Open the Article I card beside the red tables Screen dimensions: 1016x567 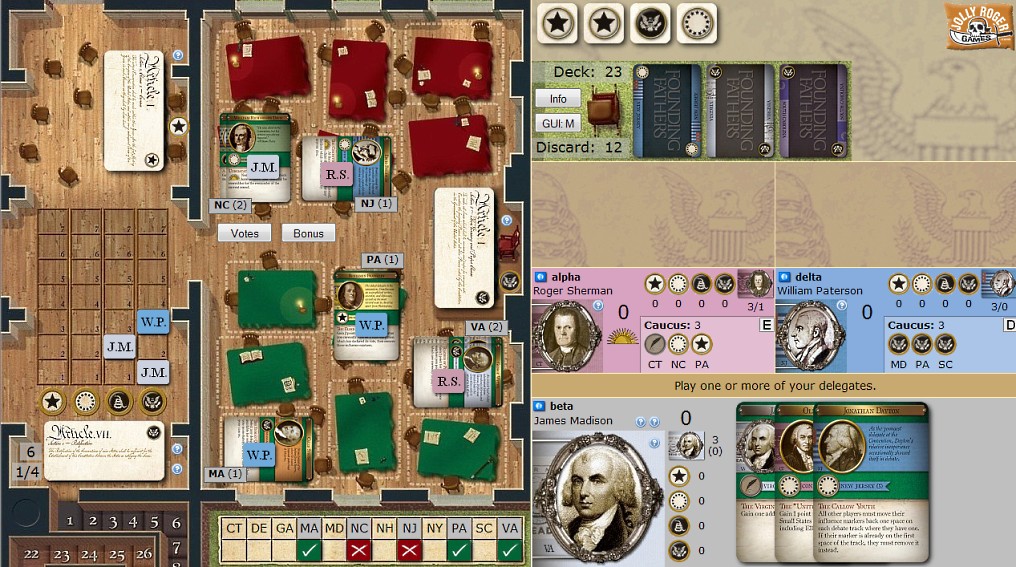pos(467,247)
